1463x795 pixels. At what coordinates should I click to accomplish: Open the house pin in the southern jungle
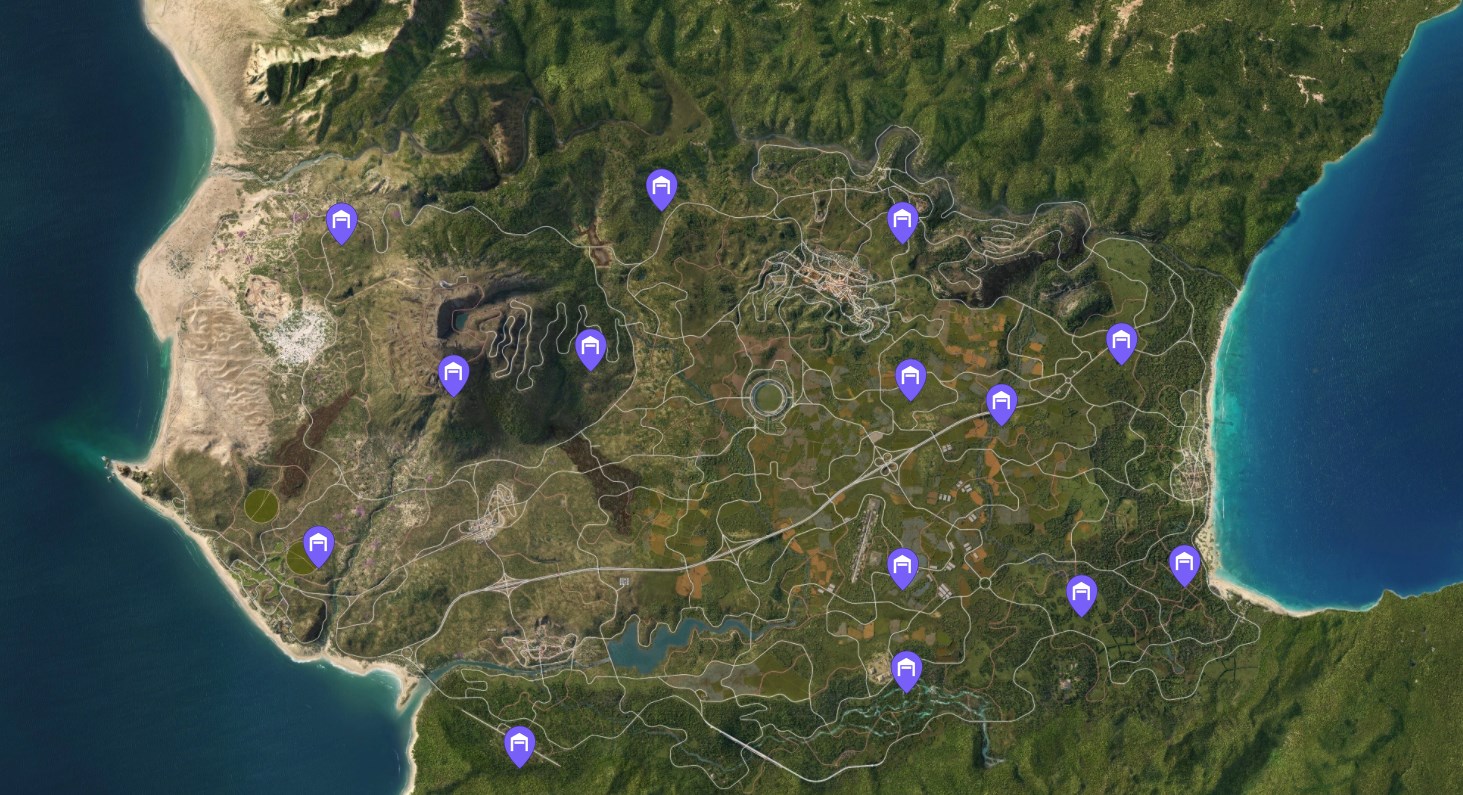tap(519, 742)
